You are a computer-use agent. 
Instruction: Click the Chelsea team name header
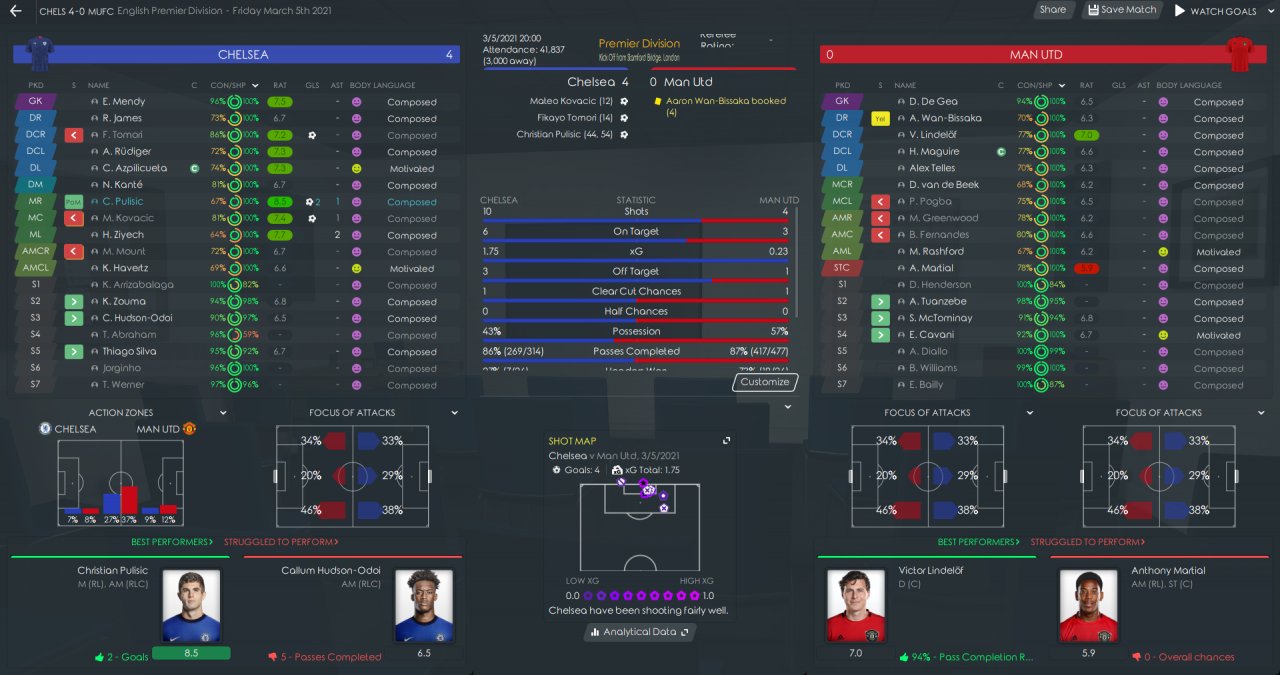[x=243, y=55]
